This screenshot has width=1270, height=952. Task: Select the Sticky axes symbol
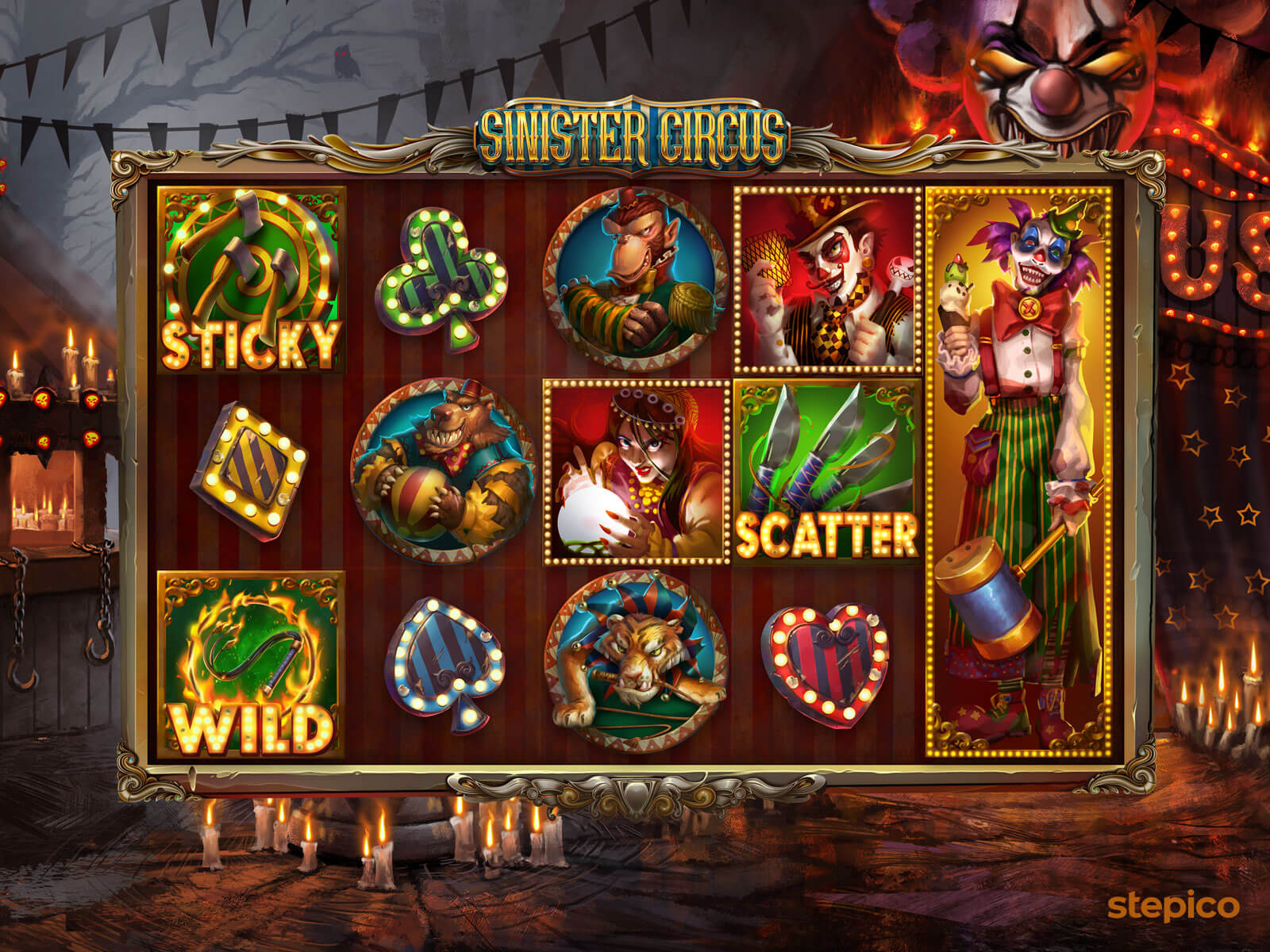coord(252,279)
